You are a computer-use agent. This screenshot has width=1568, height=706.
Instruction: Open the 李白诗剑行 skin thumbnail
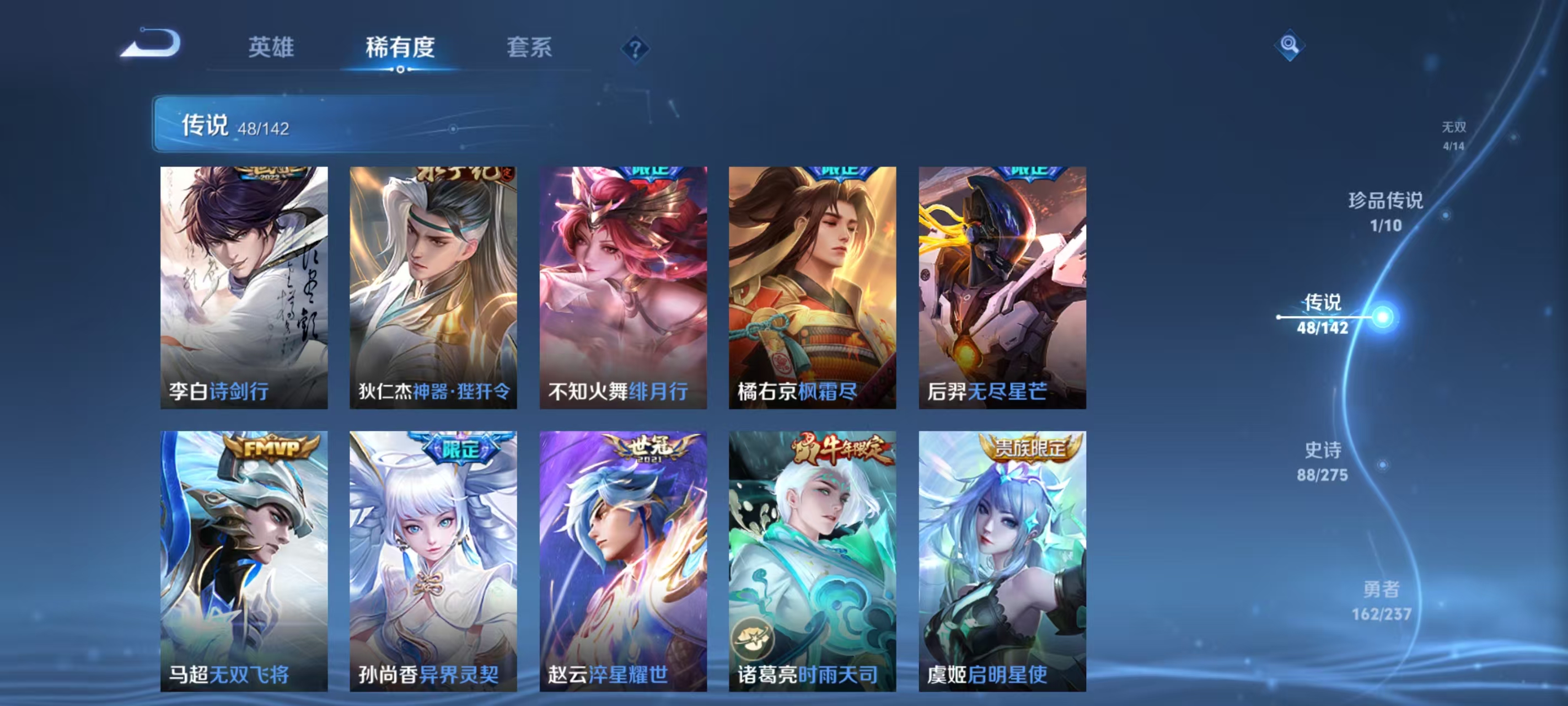pos(244,286)
